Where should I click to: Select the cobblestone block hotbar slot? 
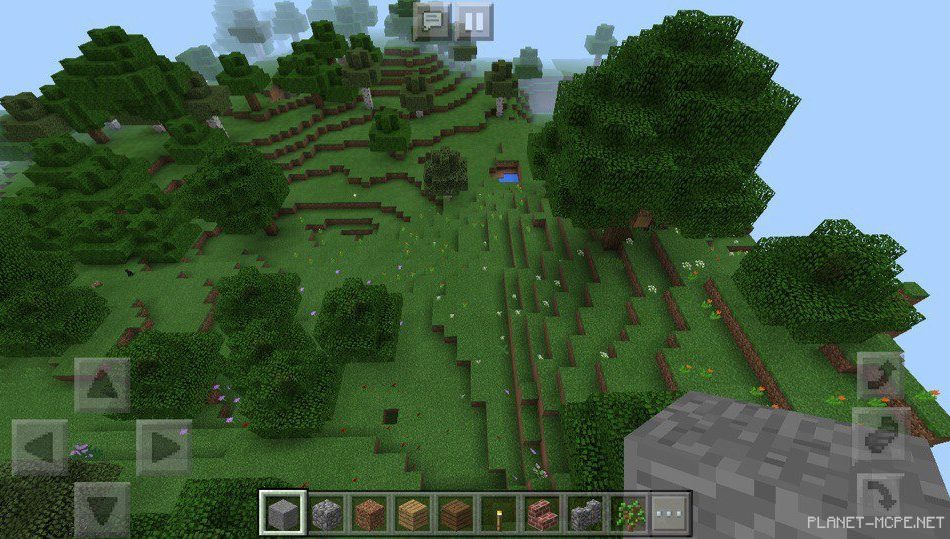(x=327, y=514)
